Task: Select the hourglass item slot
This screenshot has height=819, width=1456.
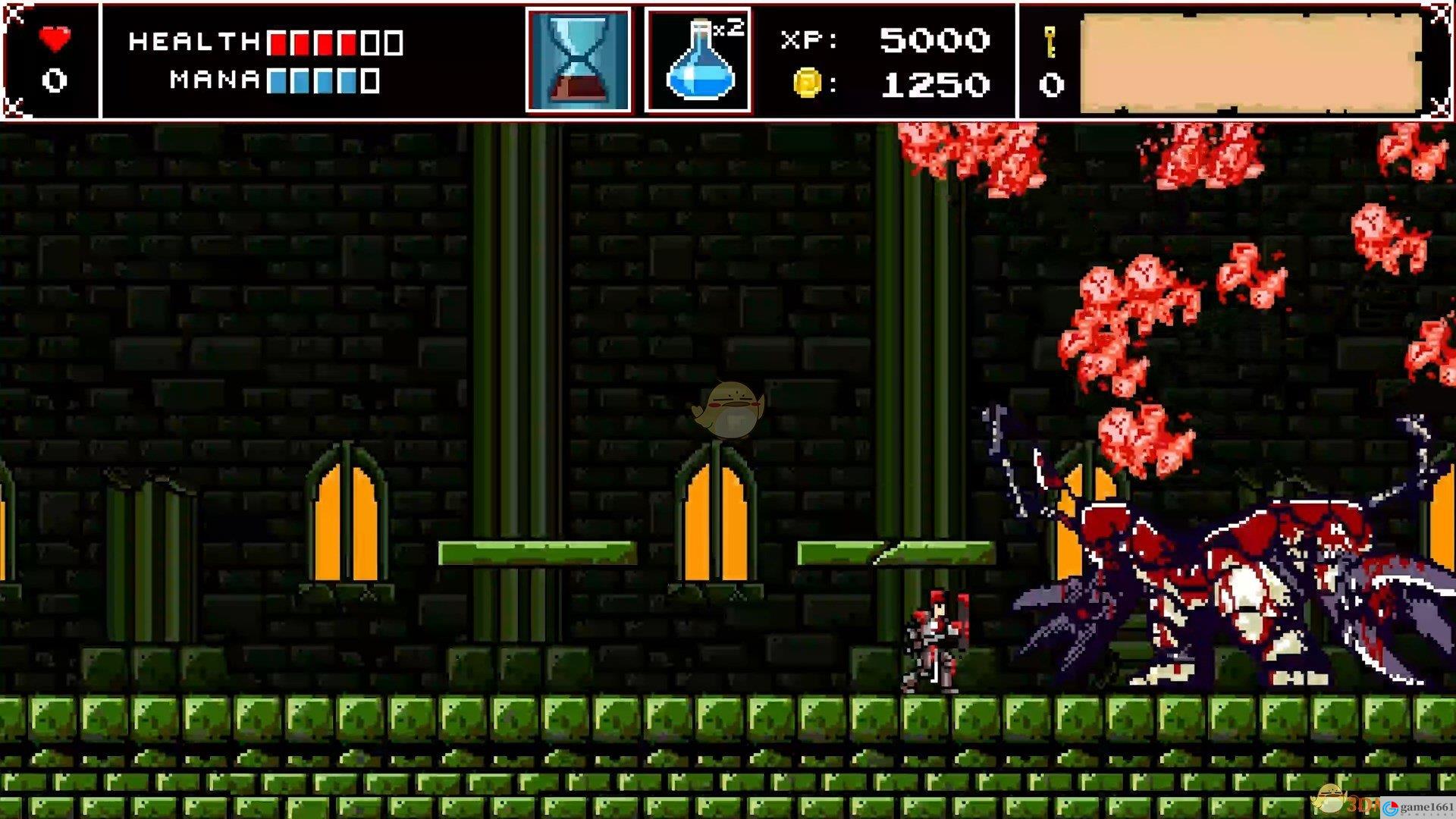Action: pyautogui.click(x=579, y=61)
